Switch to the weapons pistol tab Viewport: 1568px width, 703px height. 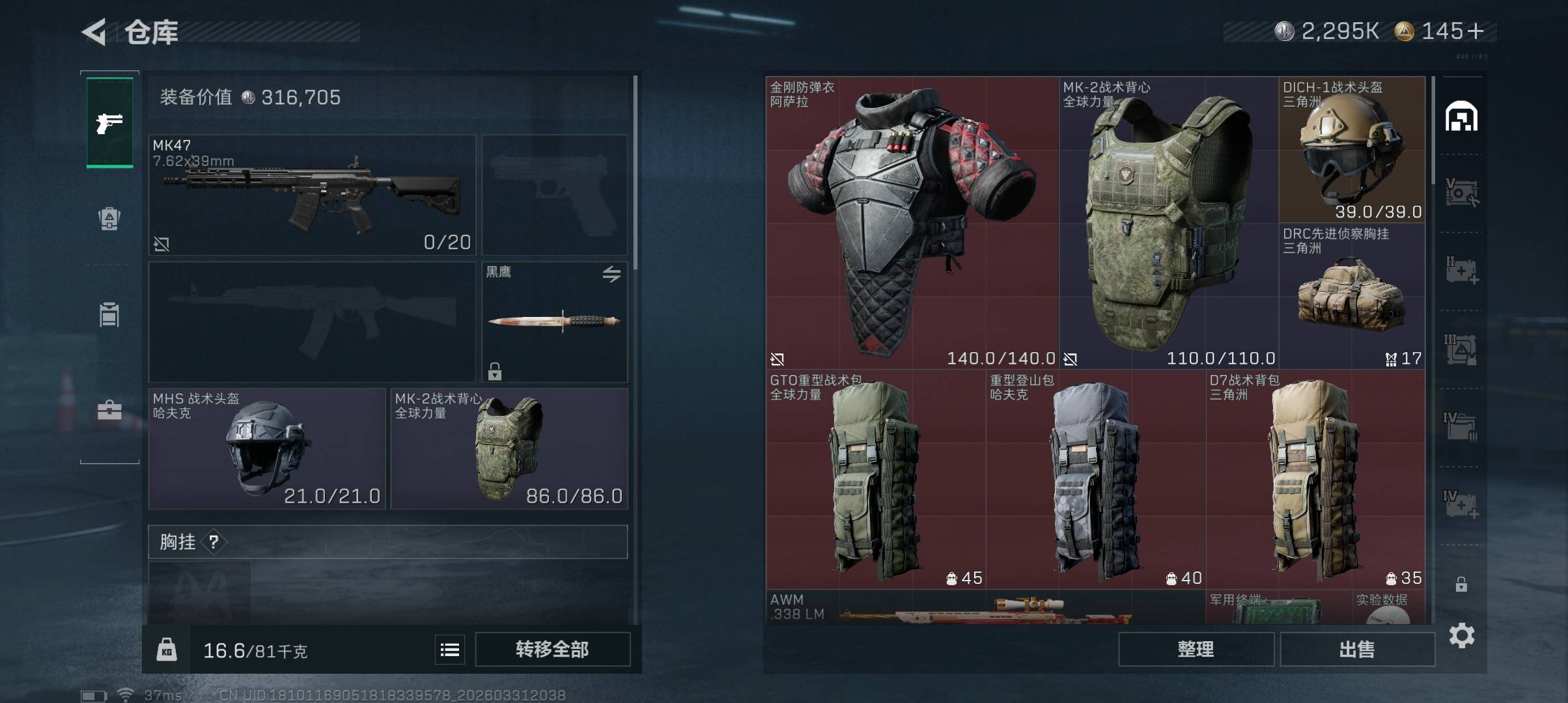pos(109,122)
